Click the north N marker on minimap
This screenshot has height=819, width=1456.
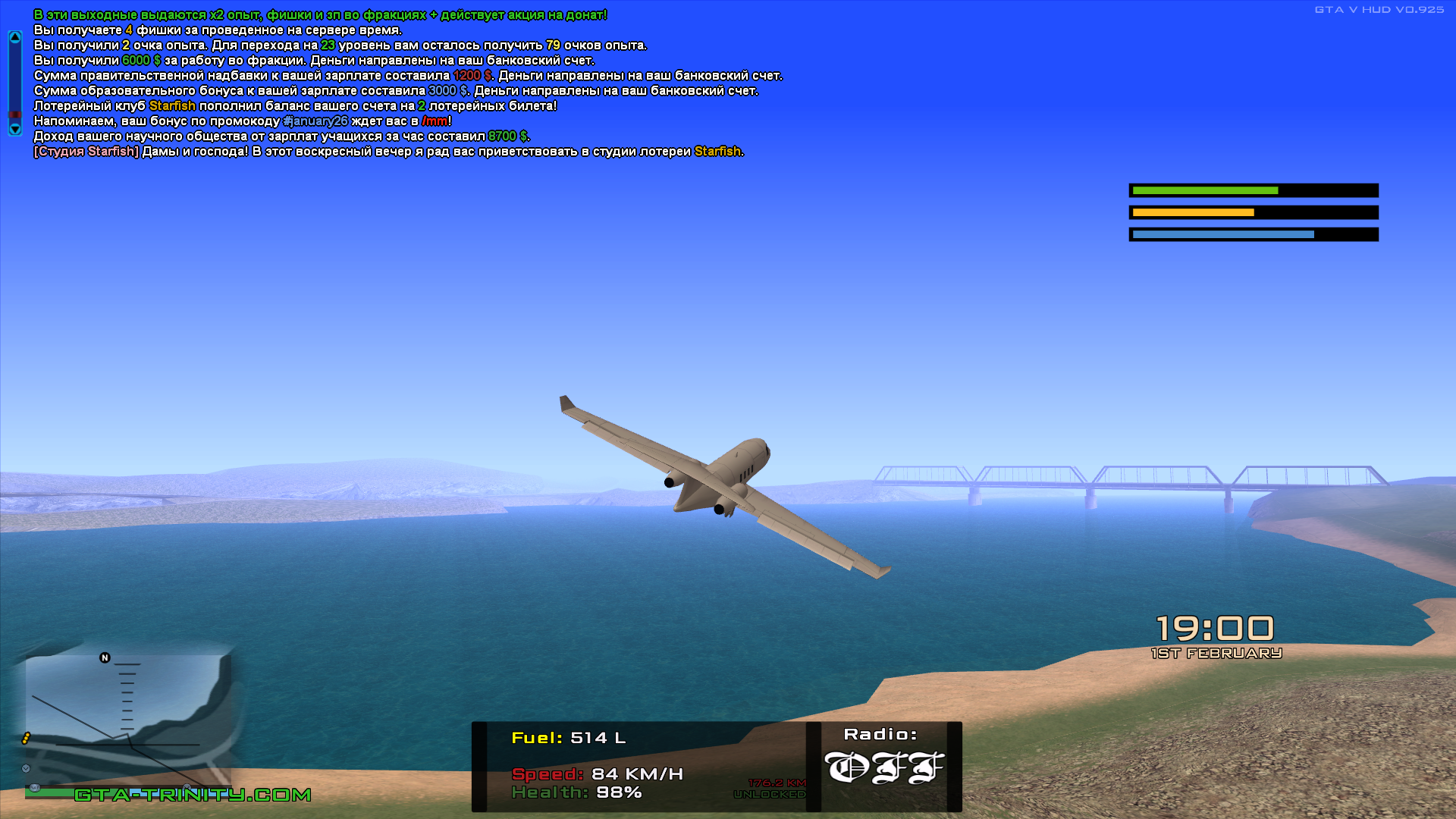(x=105, y=657)
